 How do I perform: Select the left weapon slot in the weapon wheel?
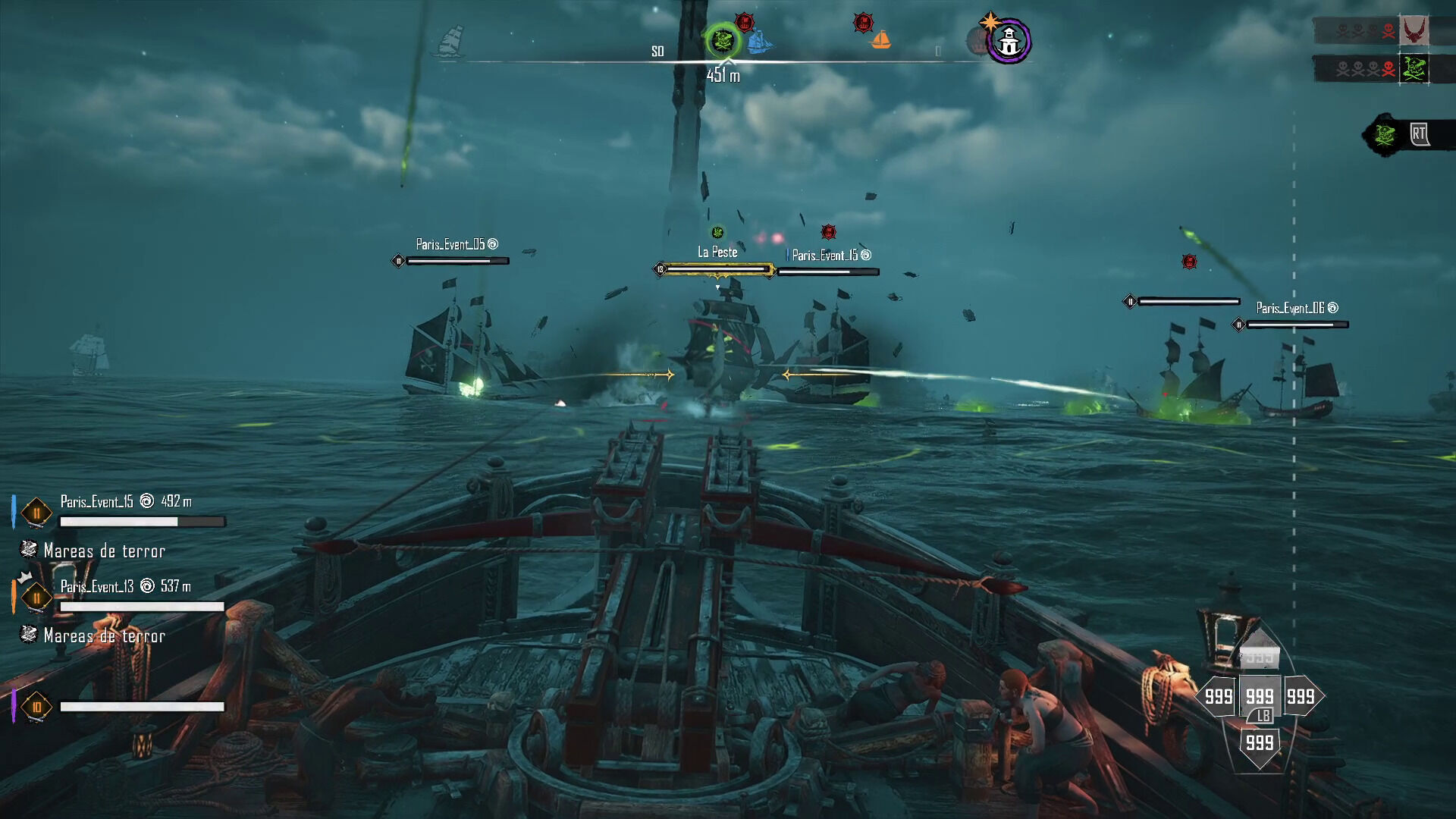[1218, 696]
